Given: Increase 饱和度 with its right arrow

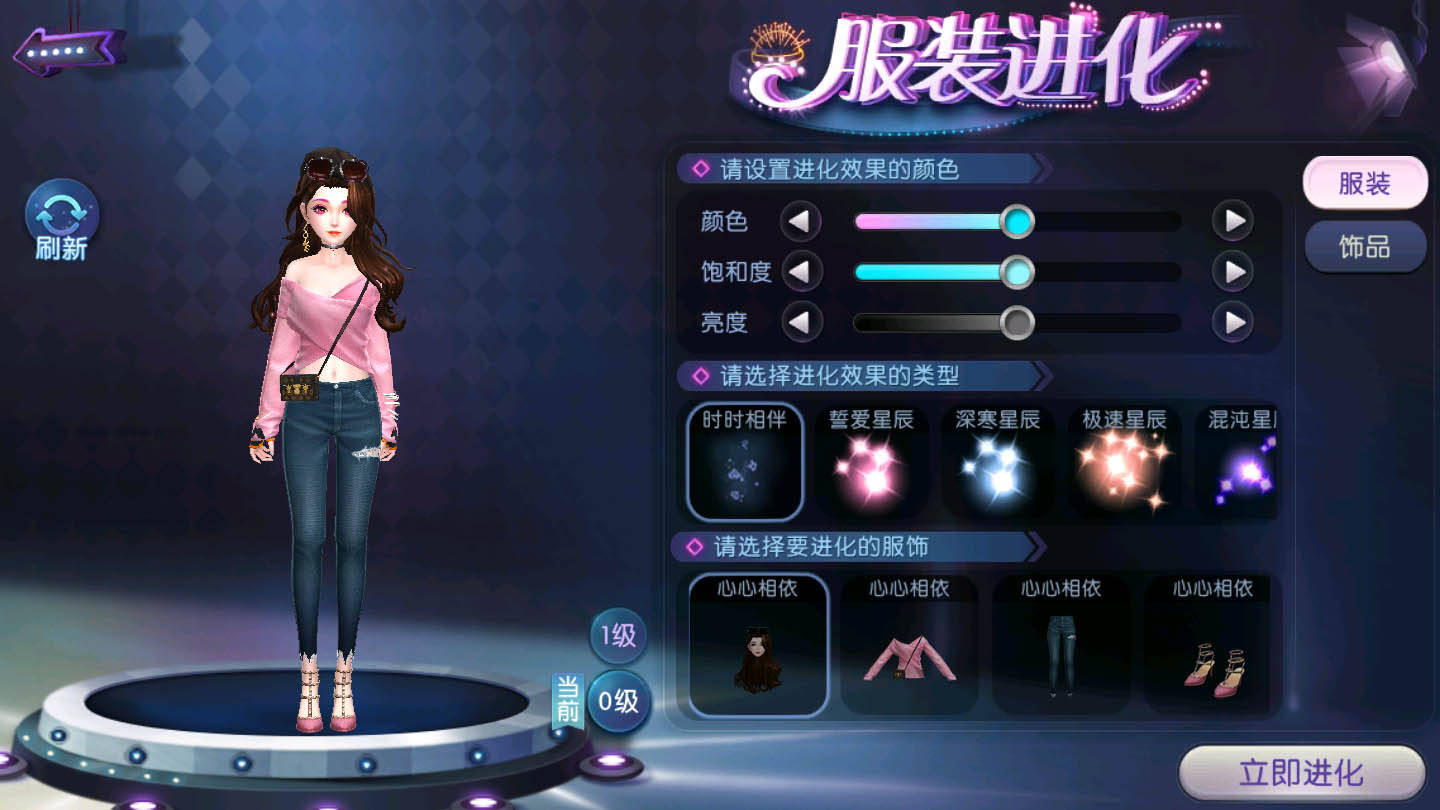Looking at the screenshot, I should pos(1233,271).
